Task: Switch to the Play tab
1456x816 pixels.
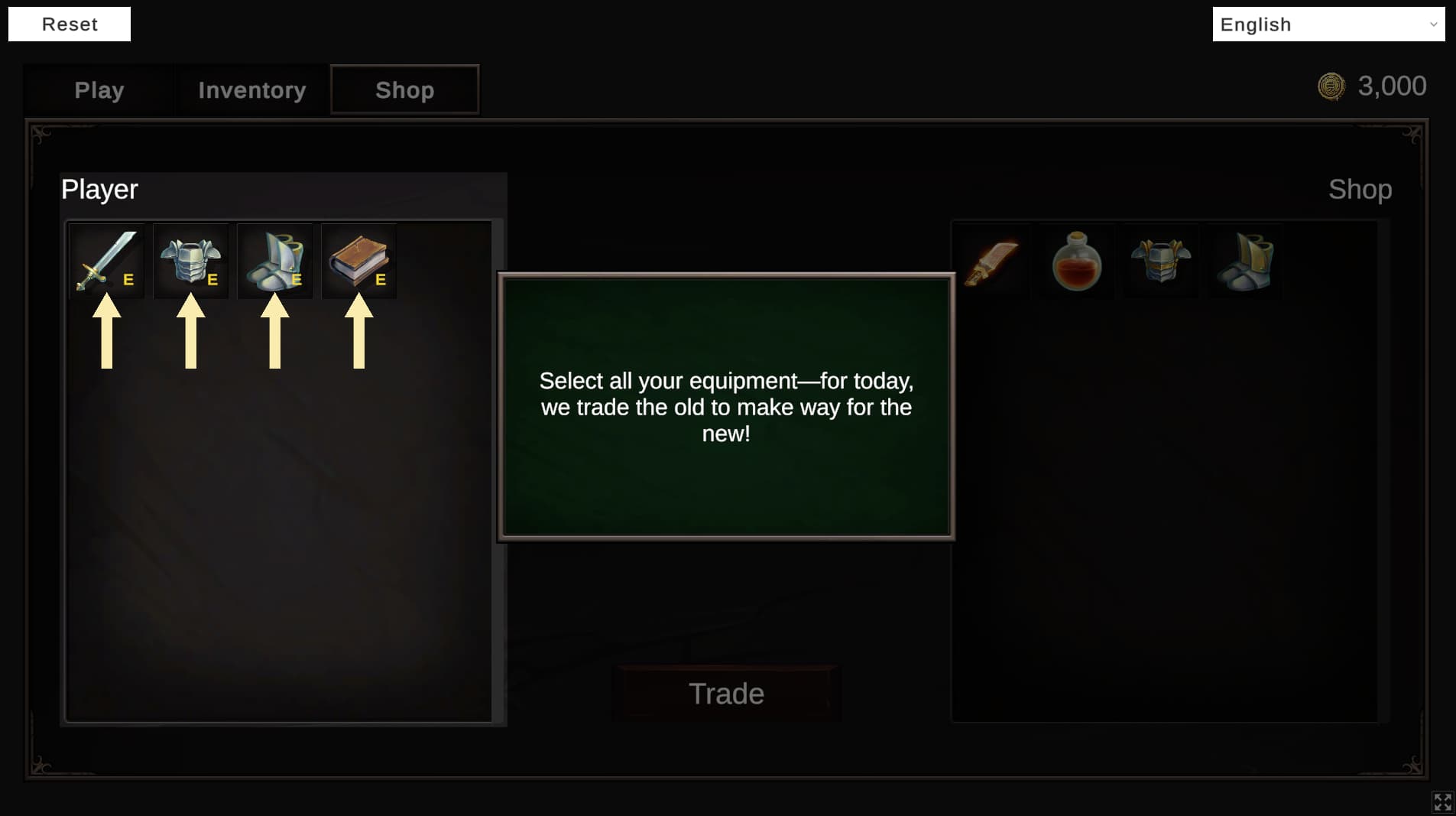Action: 99,89
